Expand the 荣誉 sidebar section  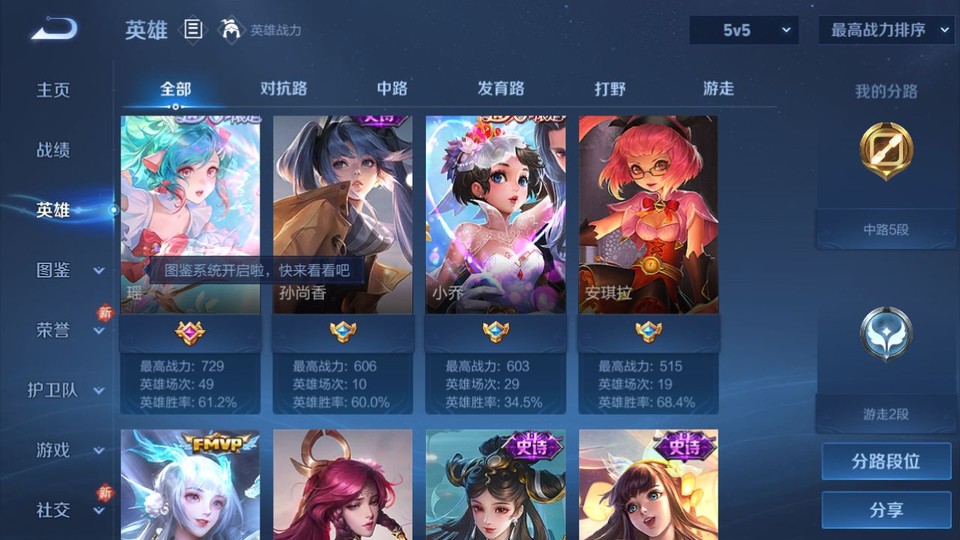pos(66,330)
